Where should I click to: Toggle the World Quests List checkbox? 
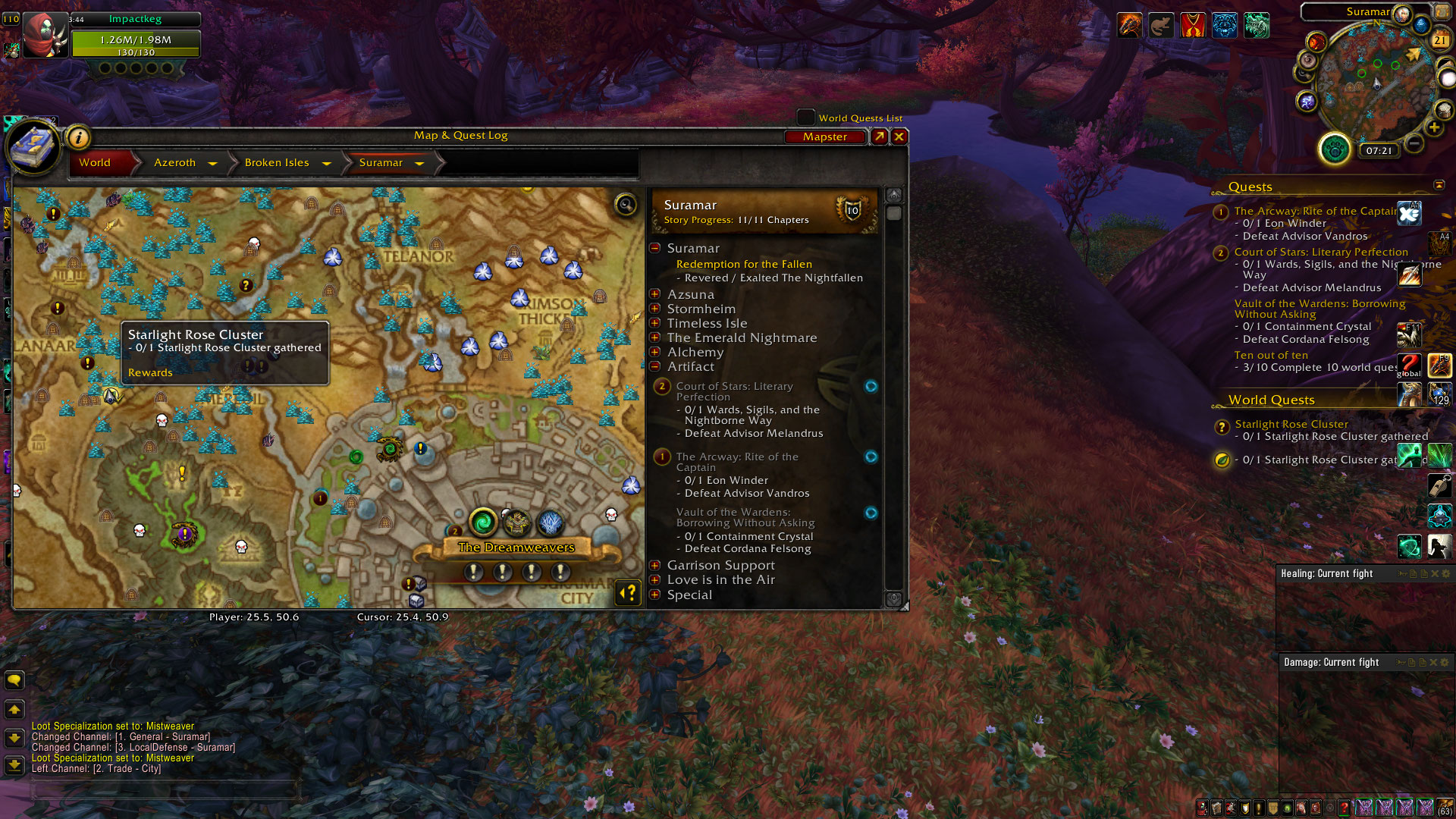805,118
